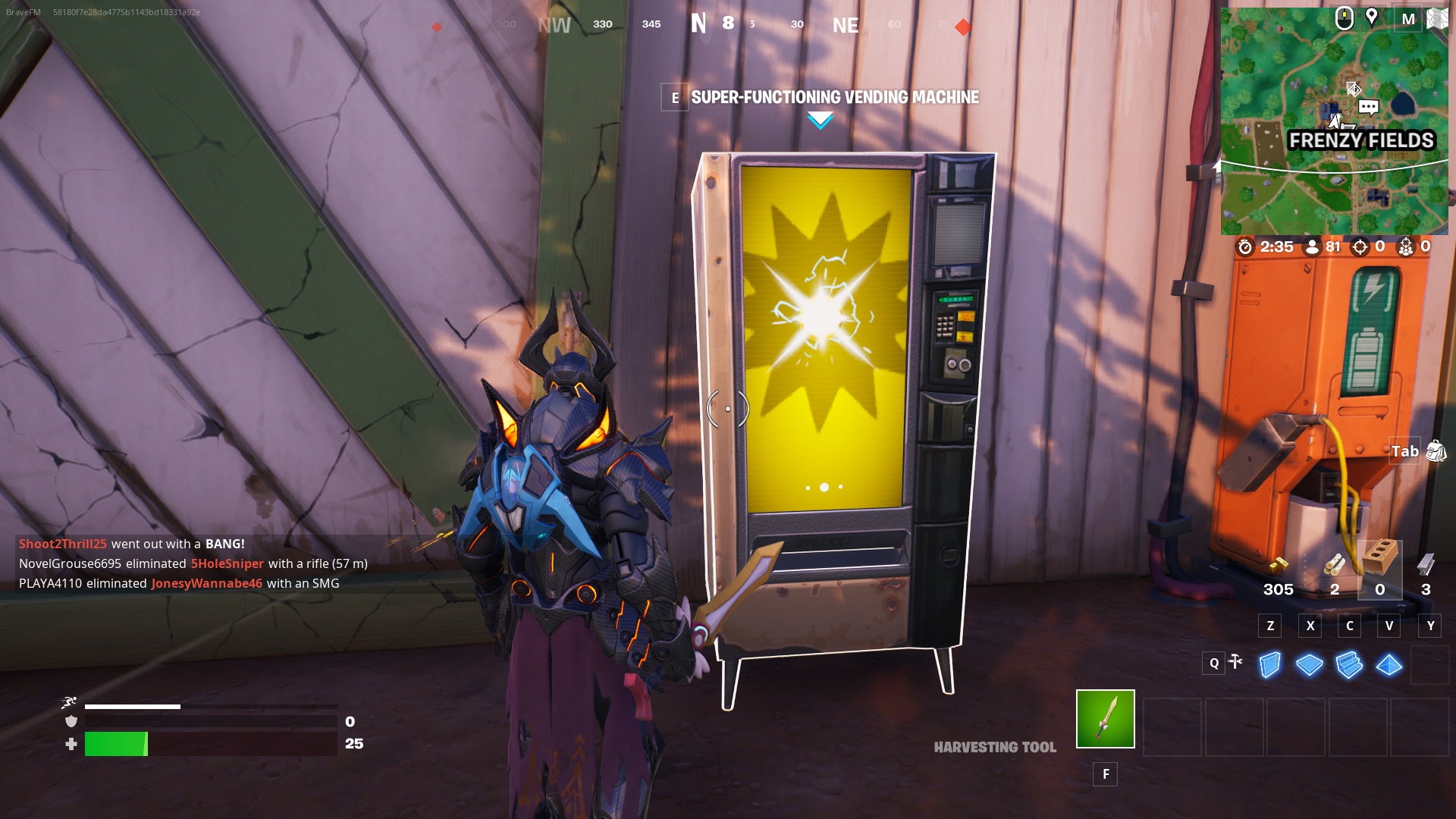Image resolution: width=1456 pixels, height=819 pixels.
Task: Open the backpack inventory icon
Action: pos(1436,451)
